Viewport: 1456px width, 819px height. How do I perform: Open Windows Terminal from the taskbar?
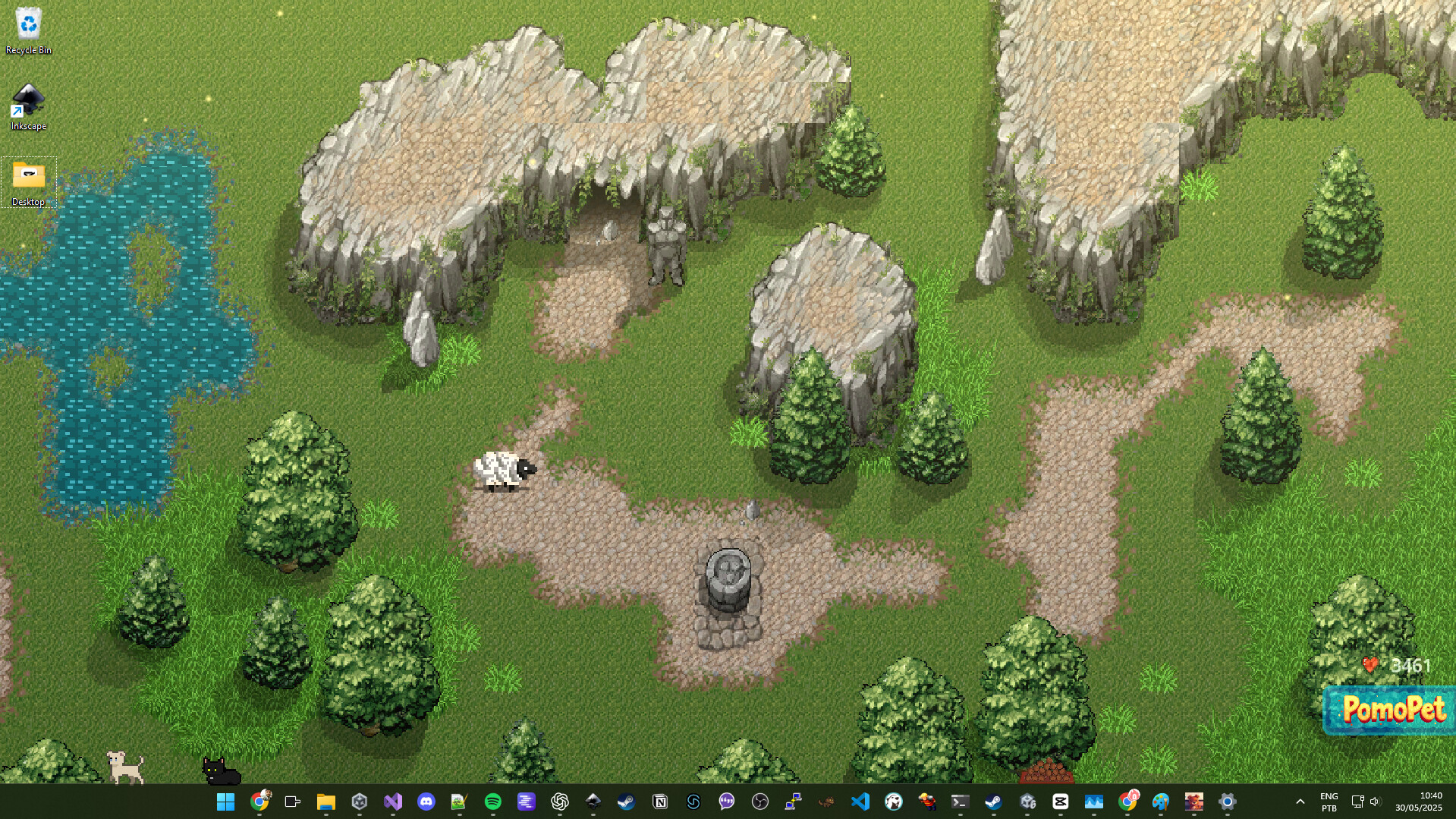[959, 802]
